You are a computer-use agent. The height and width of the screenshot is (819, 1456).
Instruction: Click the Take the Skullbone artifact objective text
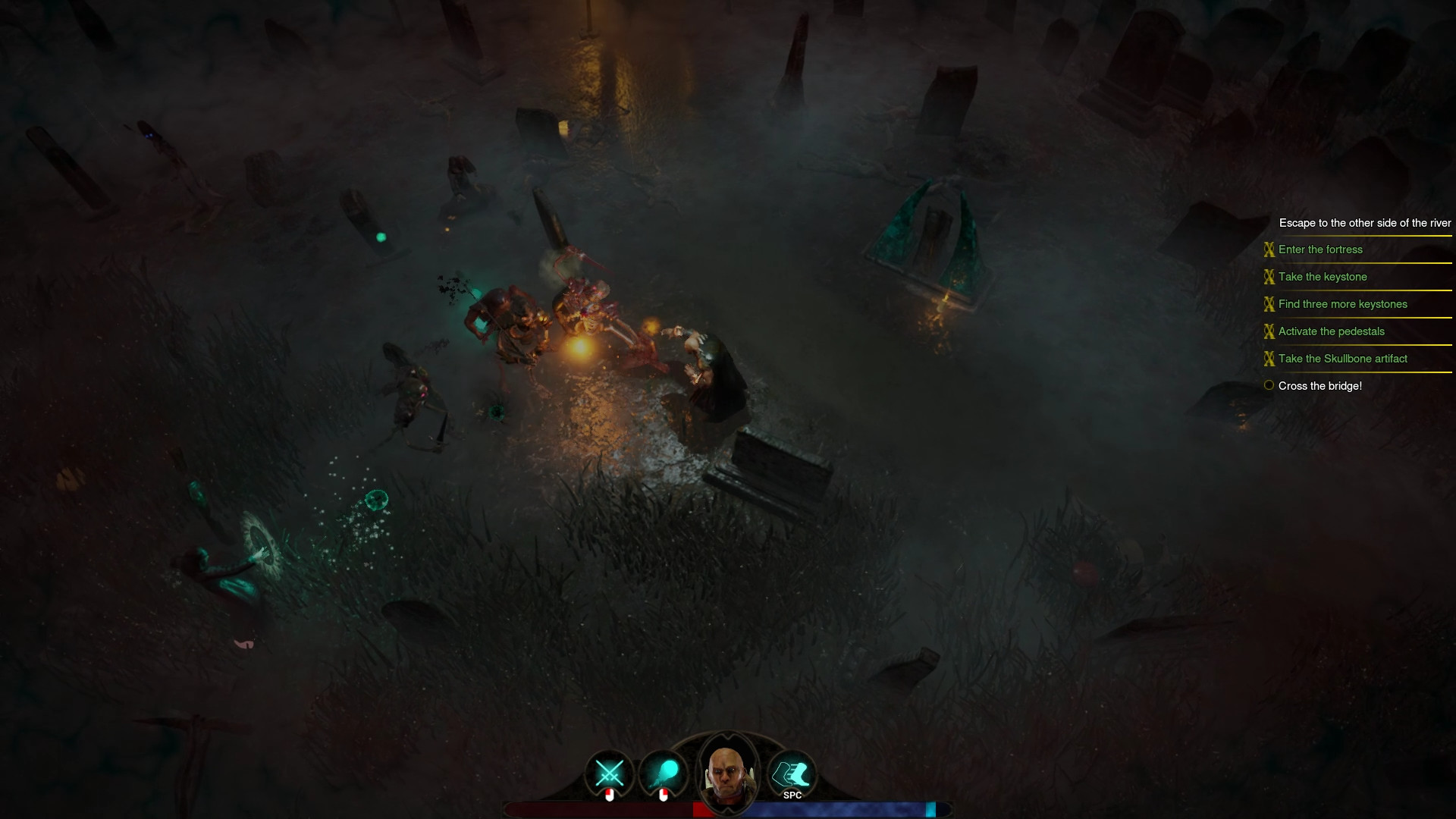1342,359
